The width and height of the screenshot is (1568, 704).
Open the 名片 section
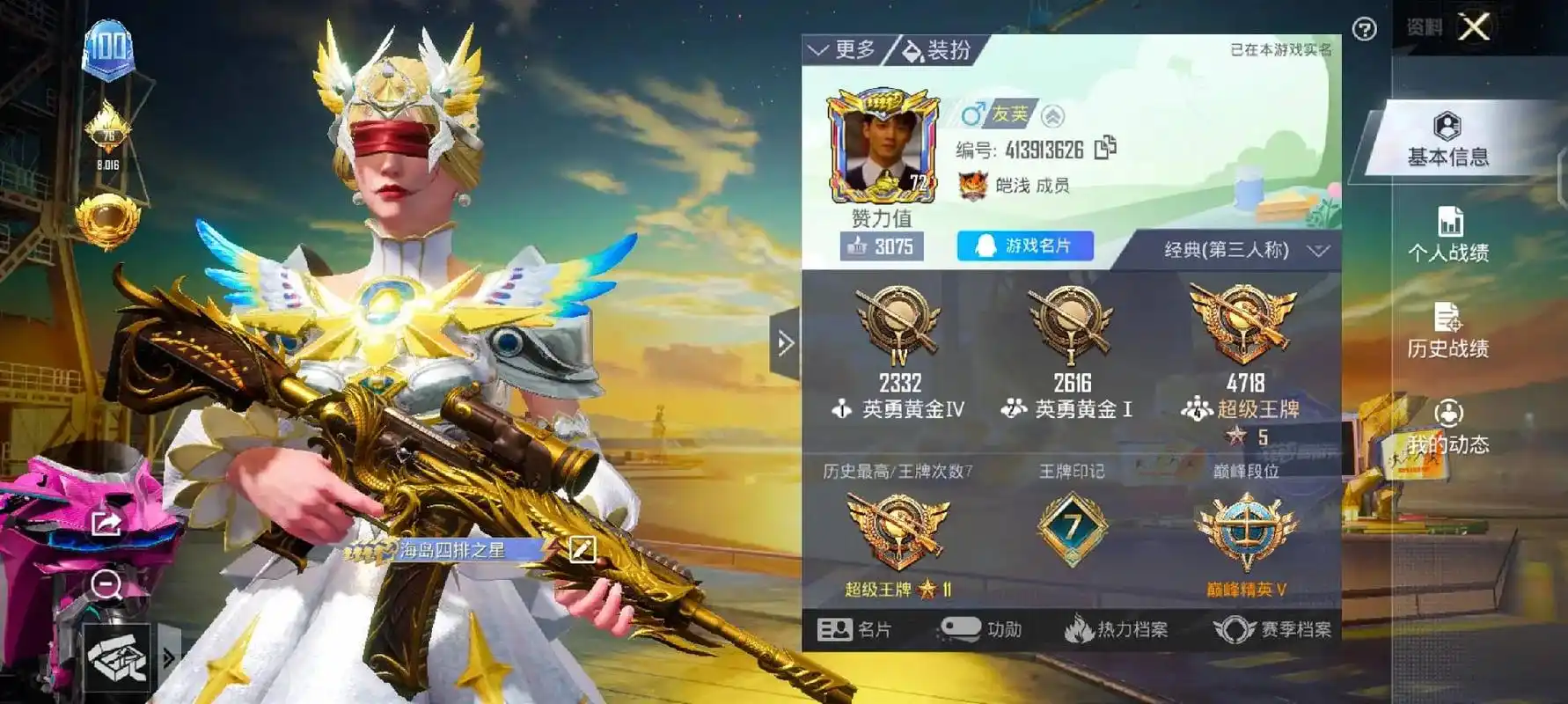click(854, 629)
